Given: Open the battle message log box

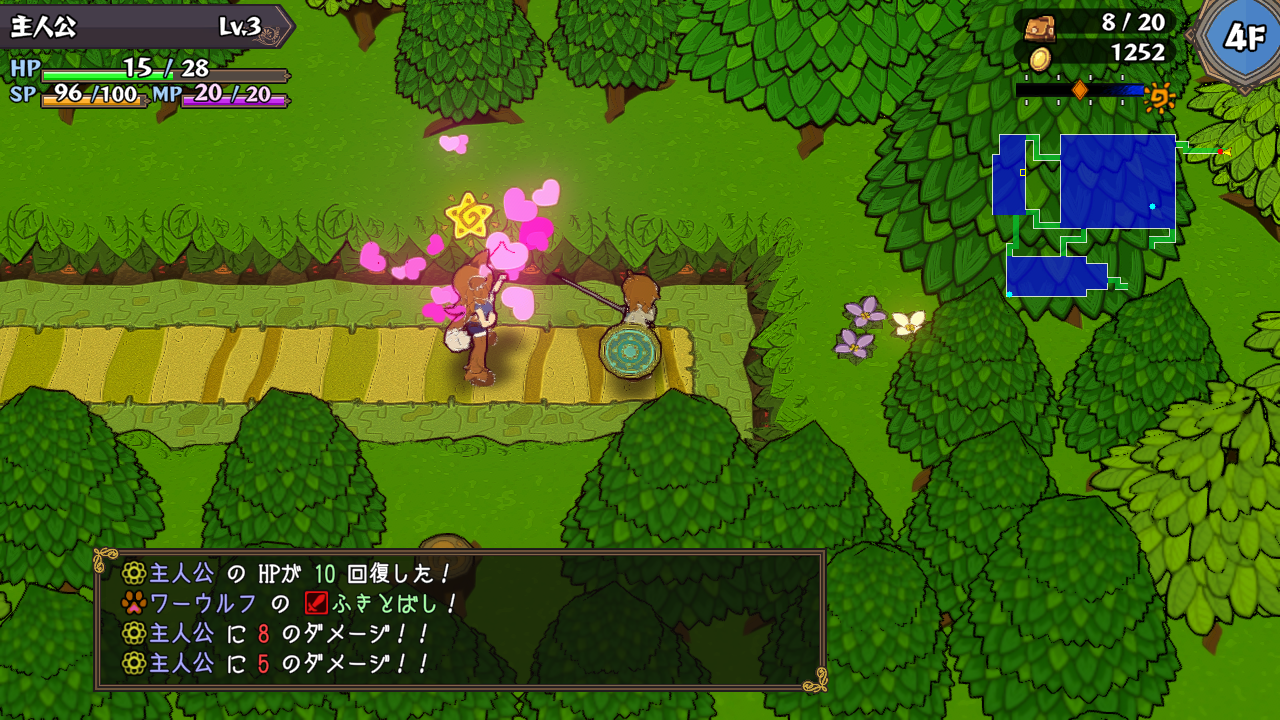Looking at the screenshot, I should point(460,618).
